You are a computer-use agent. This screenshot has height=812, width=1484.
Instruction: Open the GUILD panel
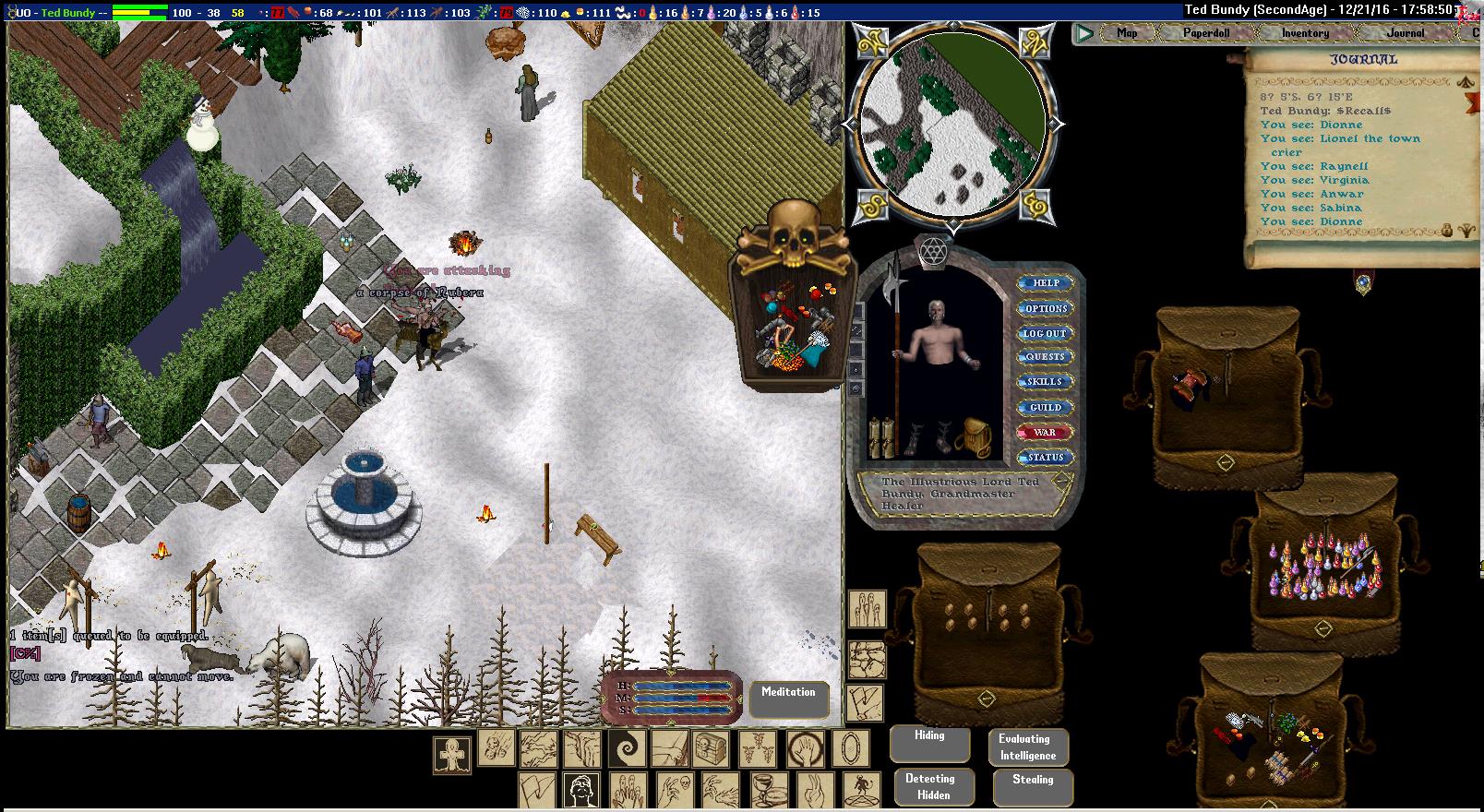tap(1045, 407)
